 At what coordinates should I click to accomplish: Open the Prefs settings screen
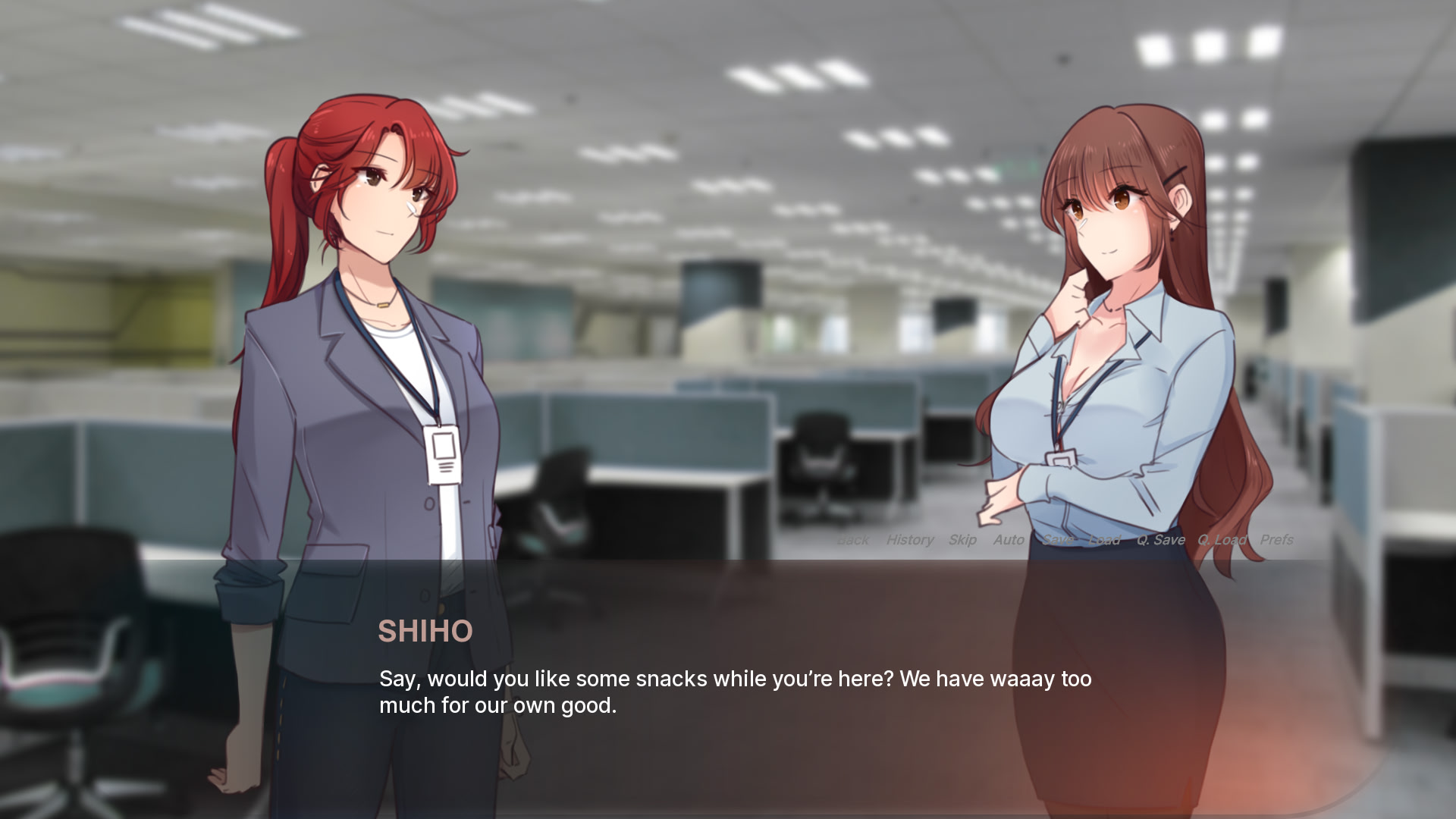(x=1279, y=540)
